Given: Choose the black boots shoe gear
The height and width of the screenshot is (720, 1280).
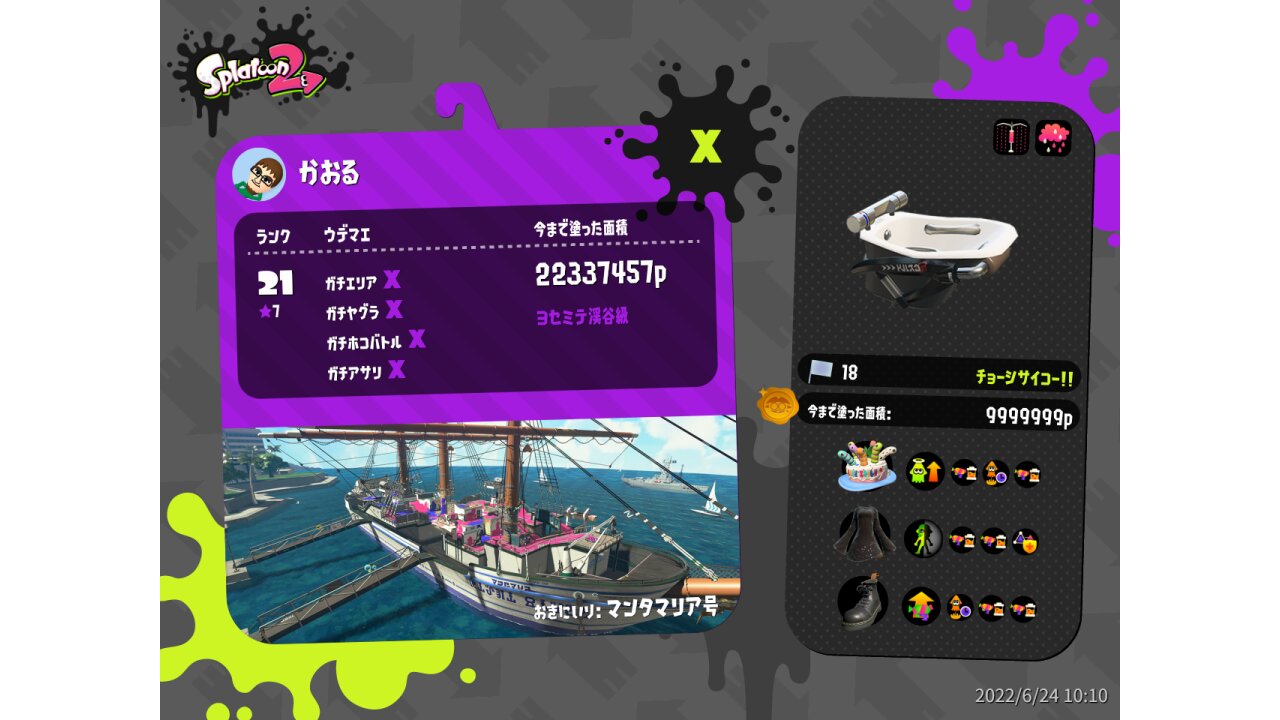Looking at the screenshot, I should pos(863,602).
